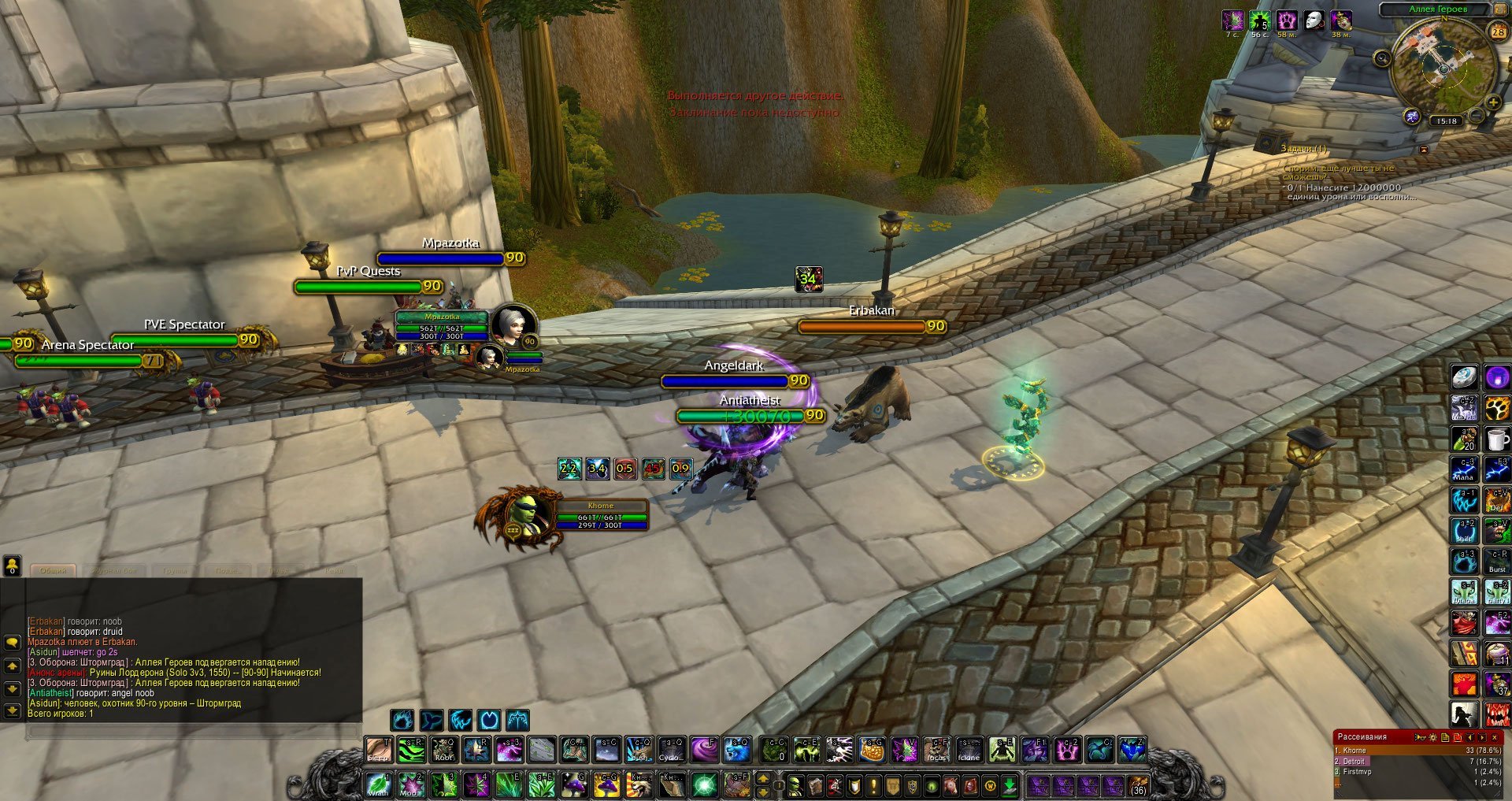This screenshot has width=1512, height=801.
Task: Use the Root ability
Action: pos(444,750)
